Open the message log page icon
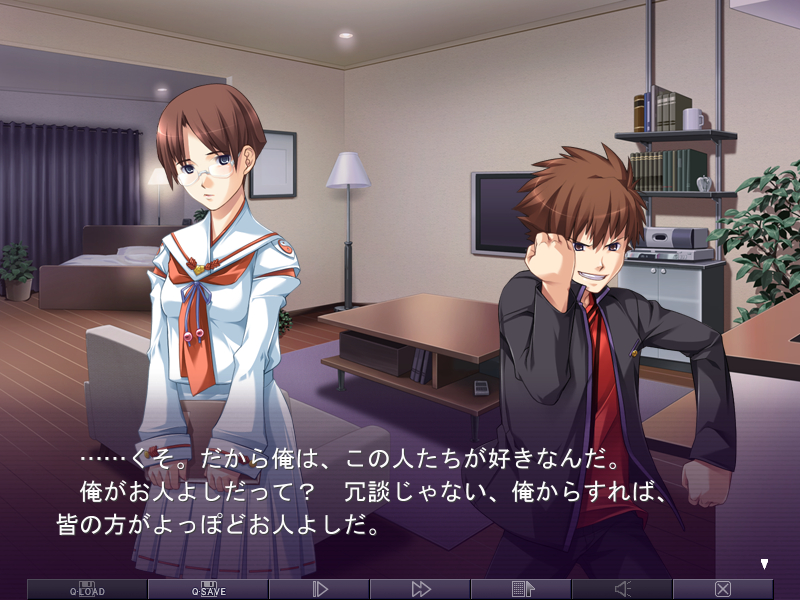800x600 pixels. pos(522,589)
